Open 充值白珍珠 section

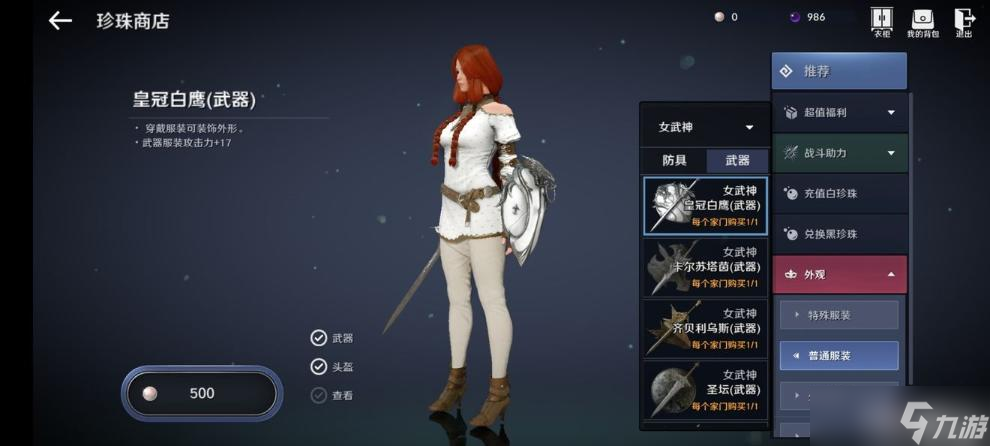point(839,194)
